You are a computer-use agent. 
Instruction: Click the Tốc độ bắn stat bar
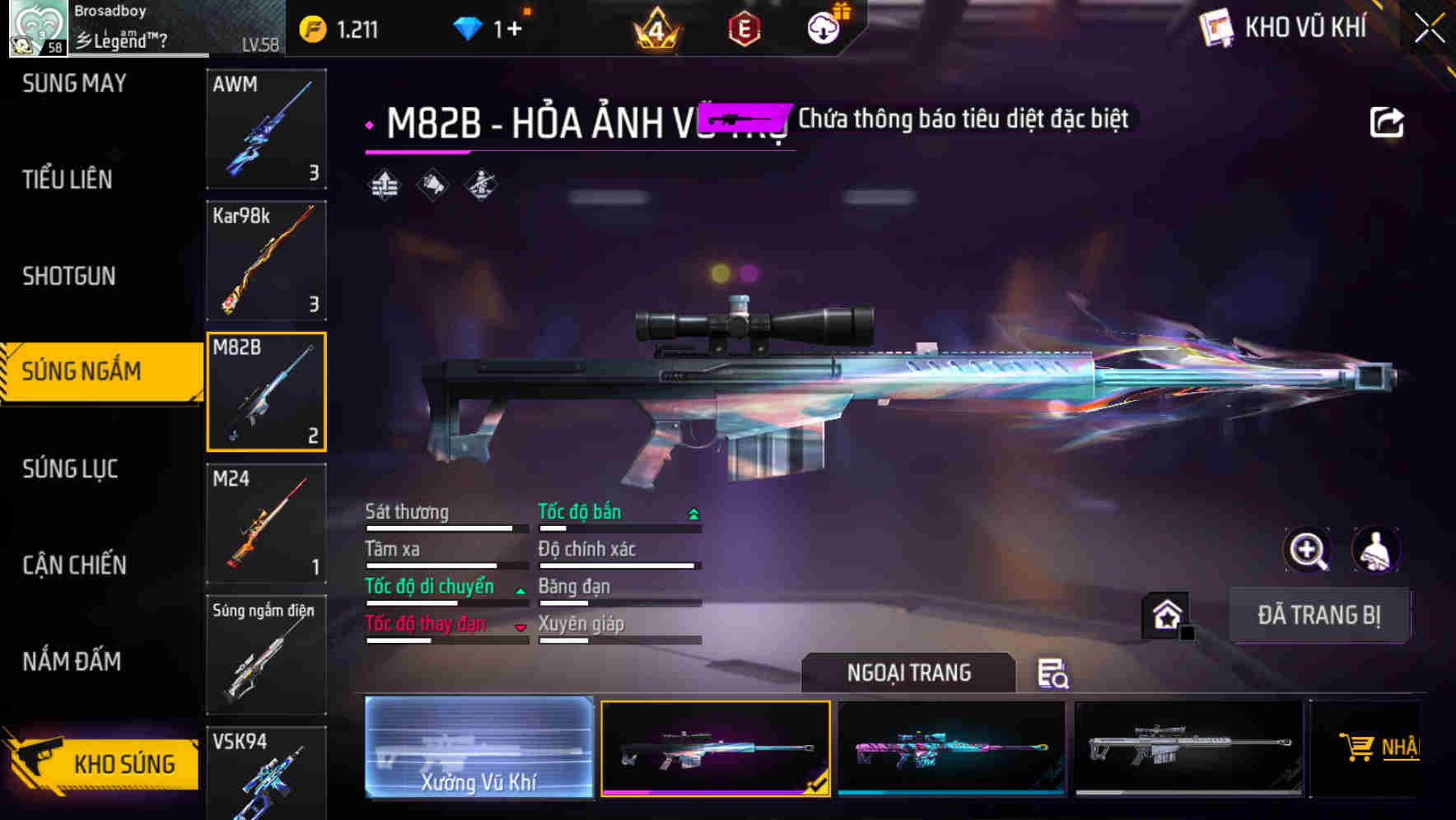(x=618, y=519)
